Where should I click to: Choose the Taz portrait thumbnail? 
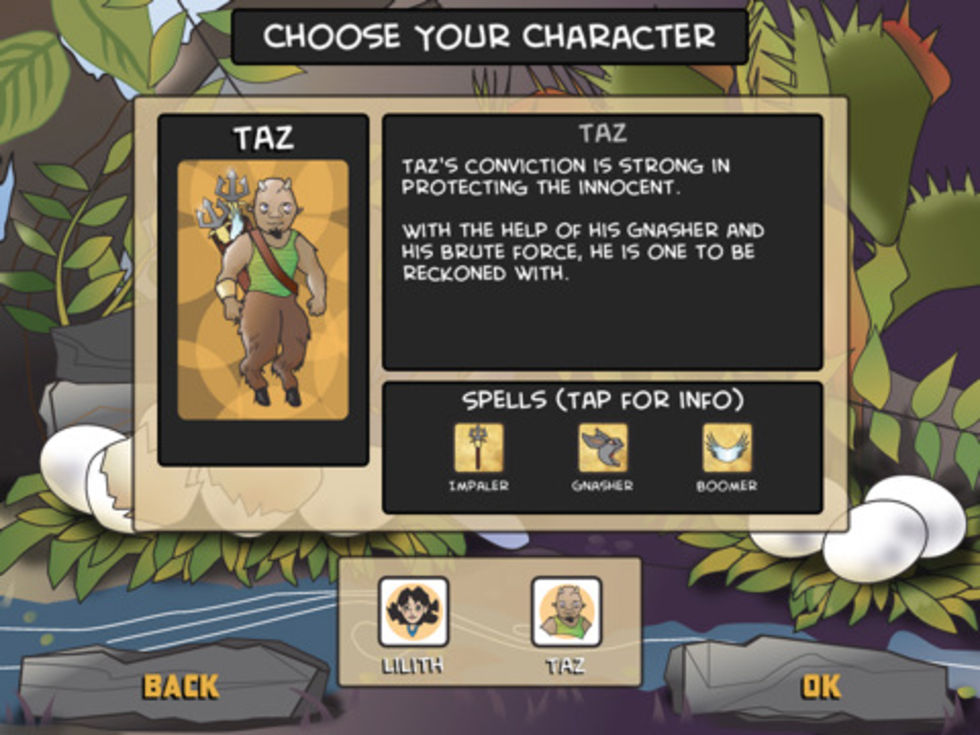[566, 611]
